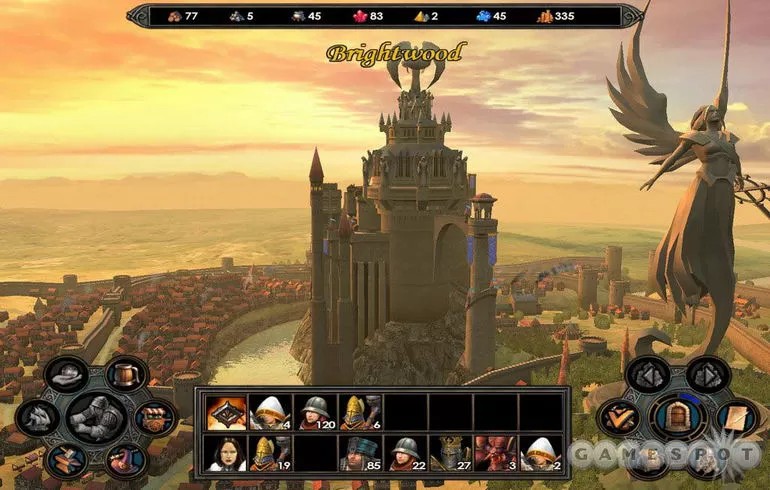Select the town crest garrison slot
Screen dimensions: 770x490
[x=227, y=411]
